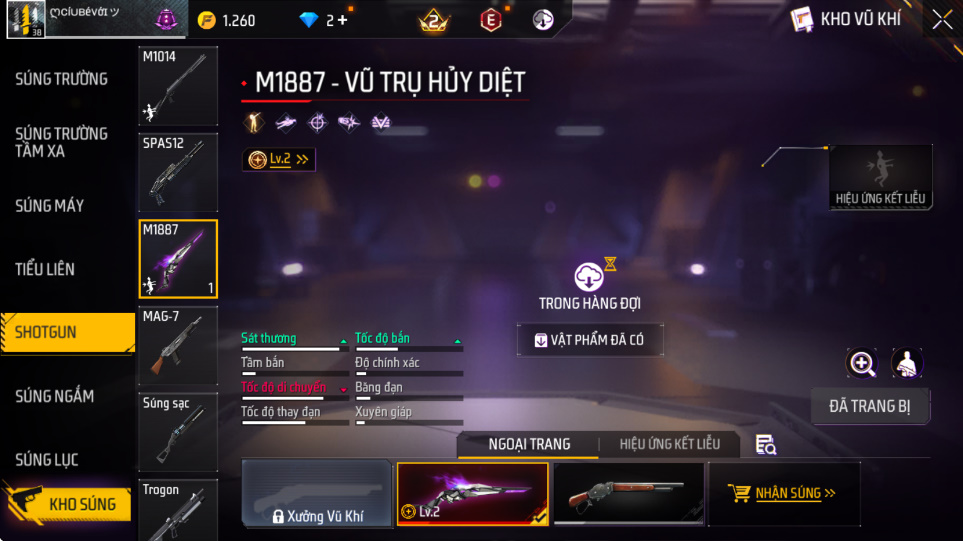The height and width of the screenshot is (541, 963).
Task: Open the Súng Lục category
Action: click(47, 460)
